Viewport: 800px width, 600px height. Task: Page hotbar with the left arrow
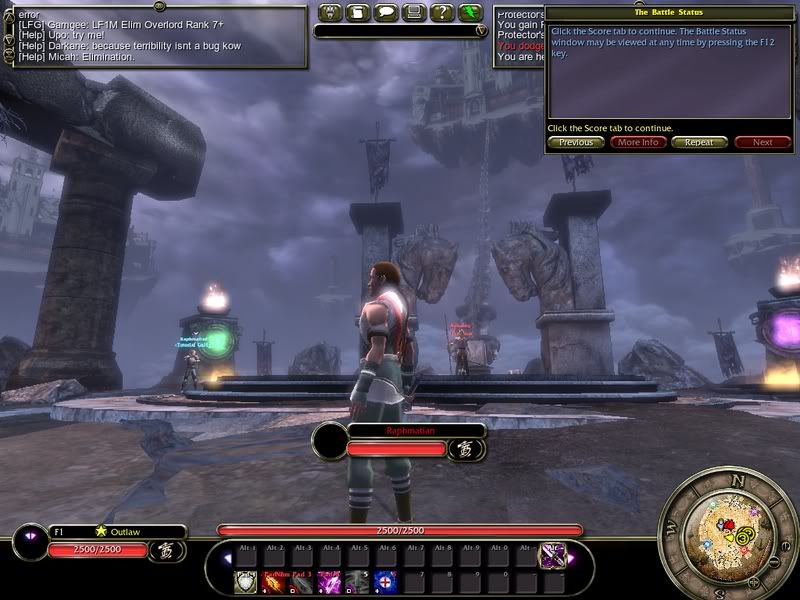pos(227,558)
